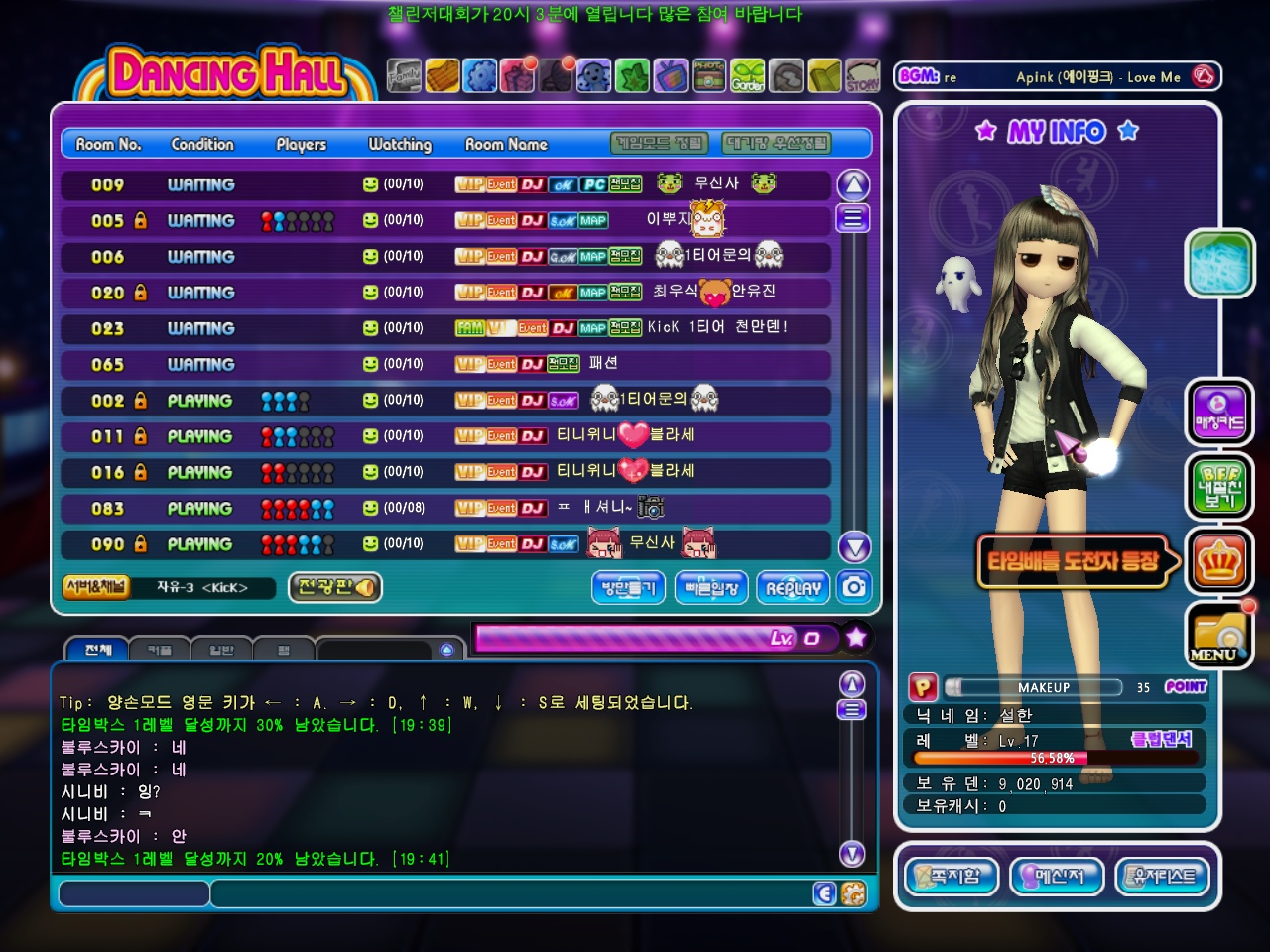Image resolution: width=1270 pixels, height=952 pixels.
Task: Switch to the 커플 chat tab
Action: [160, 651]
